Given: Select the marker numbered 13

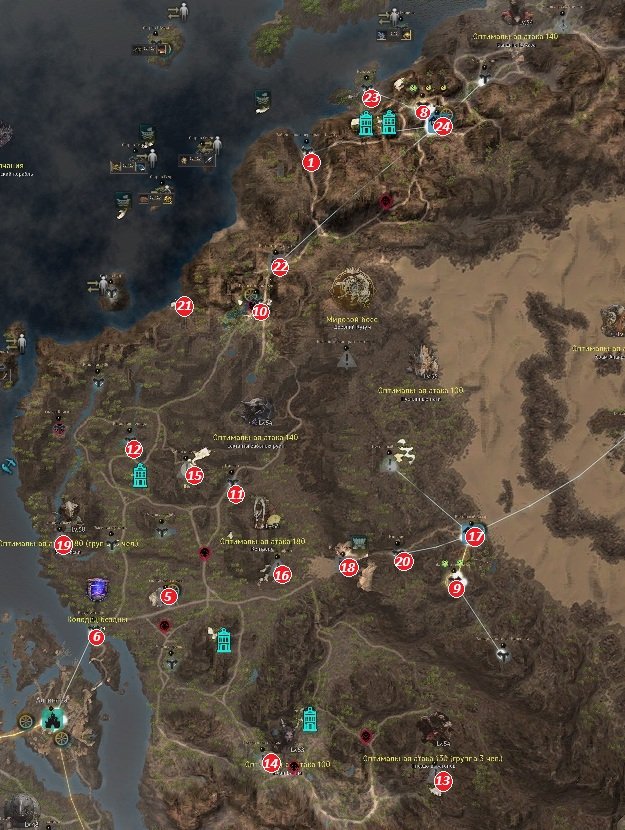Looking at the screenshot, I should tap(443, 778).
